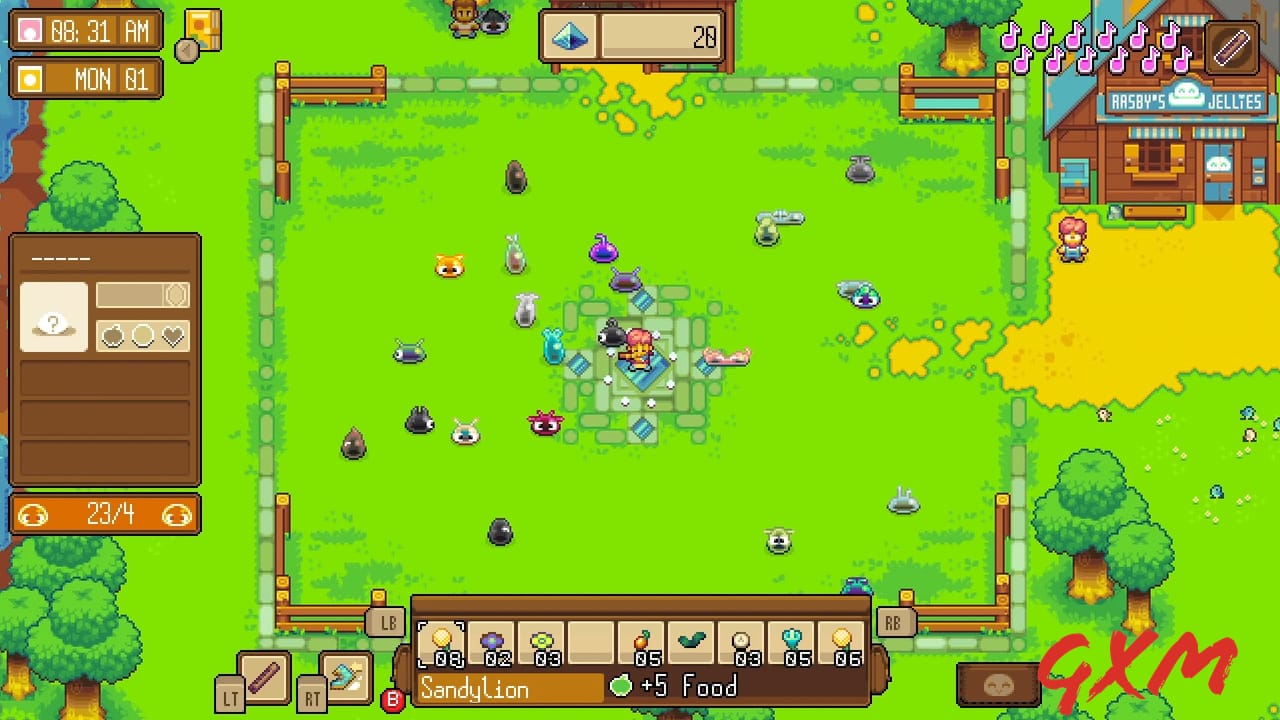The height and width of the screenshot is (720, 1280).
Task: Select the yellow flower item with count 03
Action: [543, 643]
